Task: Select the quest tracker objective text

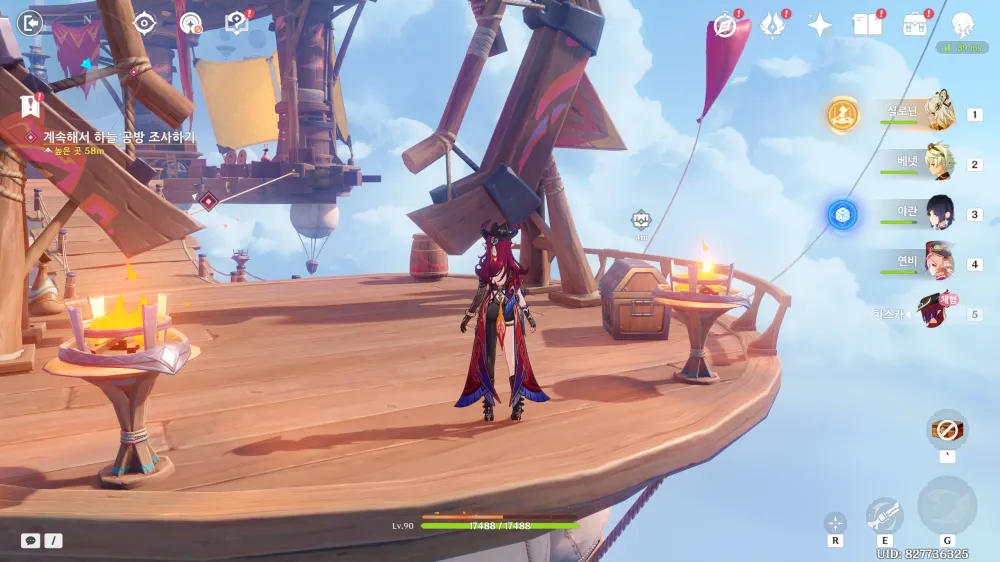Action: [118, 137]
